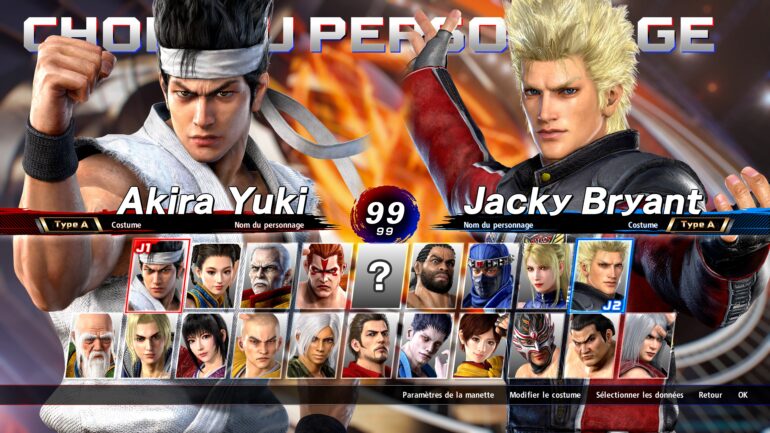Pick Eileen, the short red-haired girl
The width and height of the screenshot is (770, 433).
(x=478, y=346)
